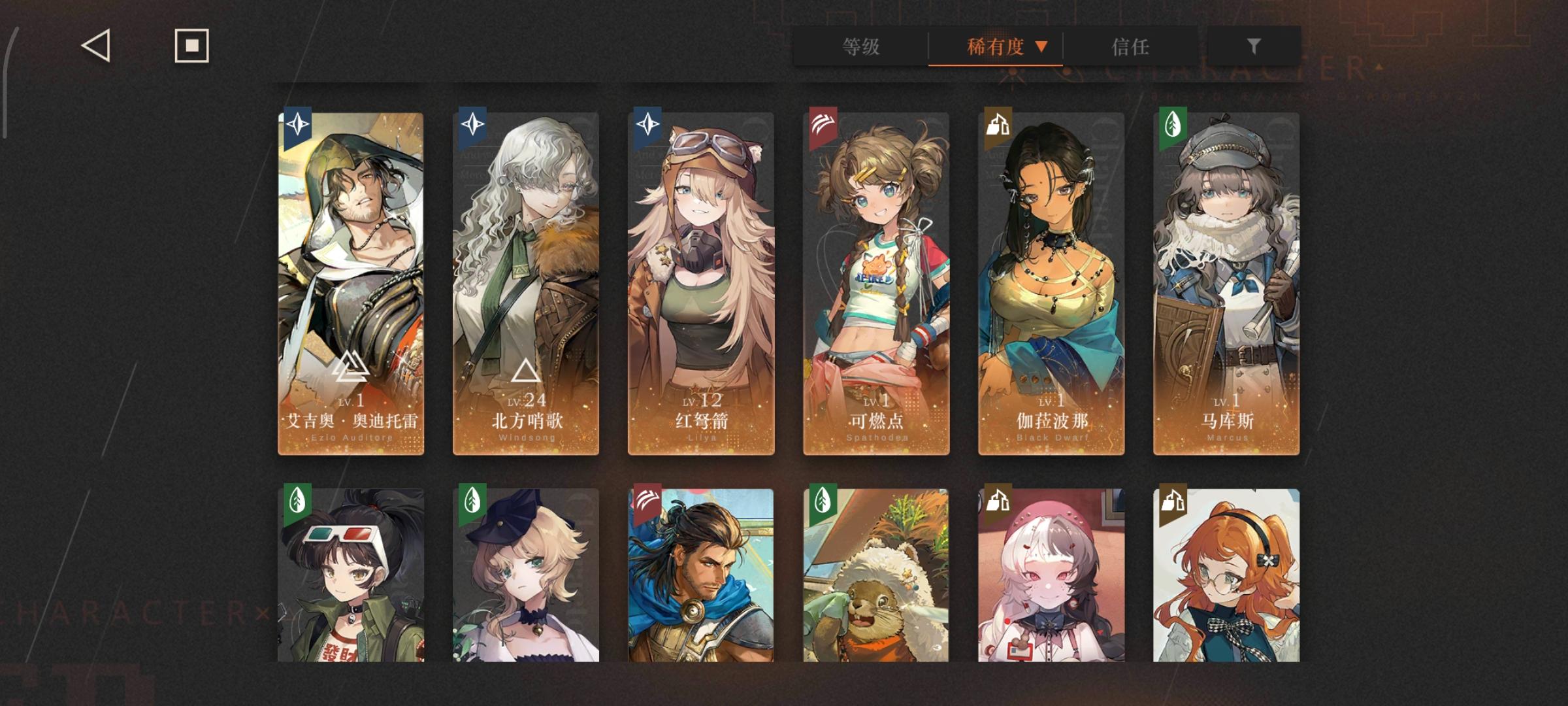Open Black Dwarf's character card
This screenshot has height=706, width=1568.
pyautogui.click(x=1049, y=281)
